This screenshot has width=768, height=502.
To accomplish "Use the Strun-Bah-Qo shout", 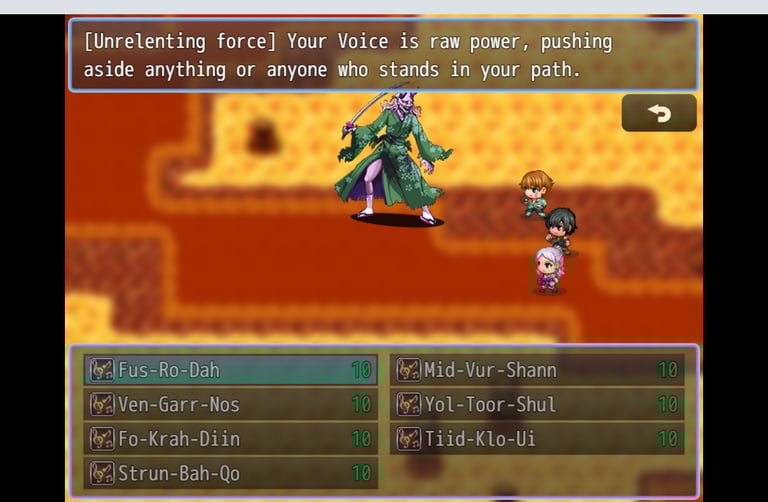I will click(230, 473).
